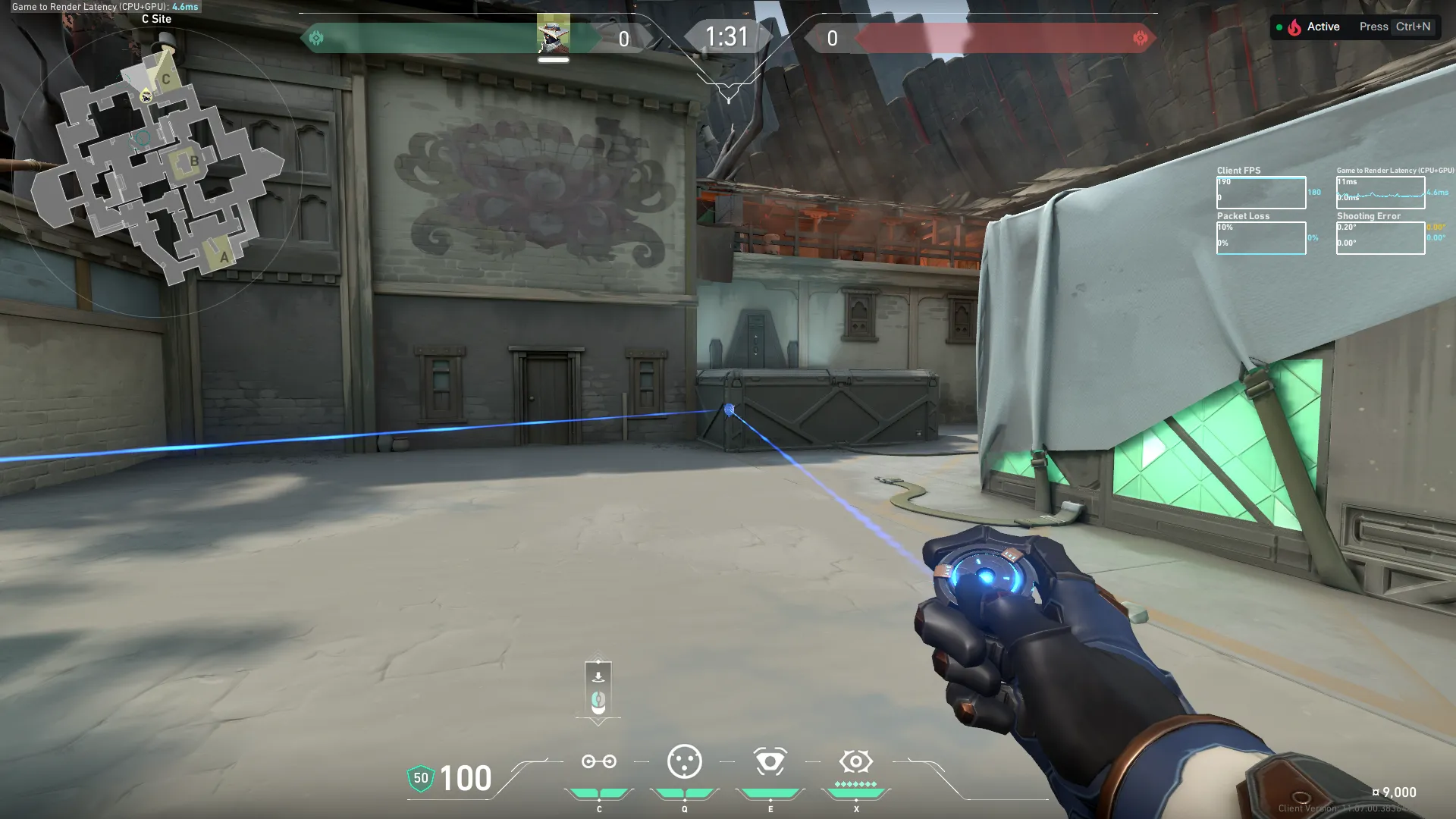Click the green attacker team emblem
The image size is (1456, 819).
[x=316, y=38]
